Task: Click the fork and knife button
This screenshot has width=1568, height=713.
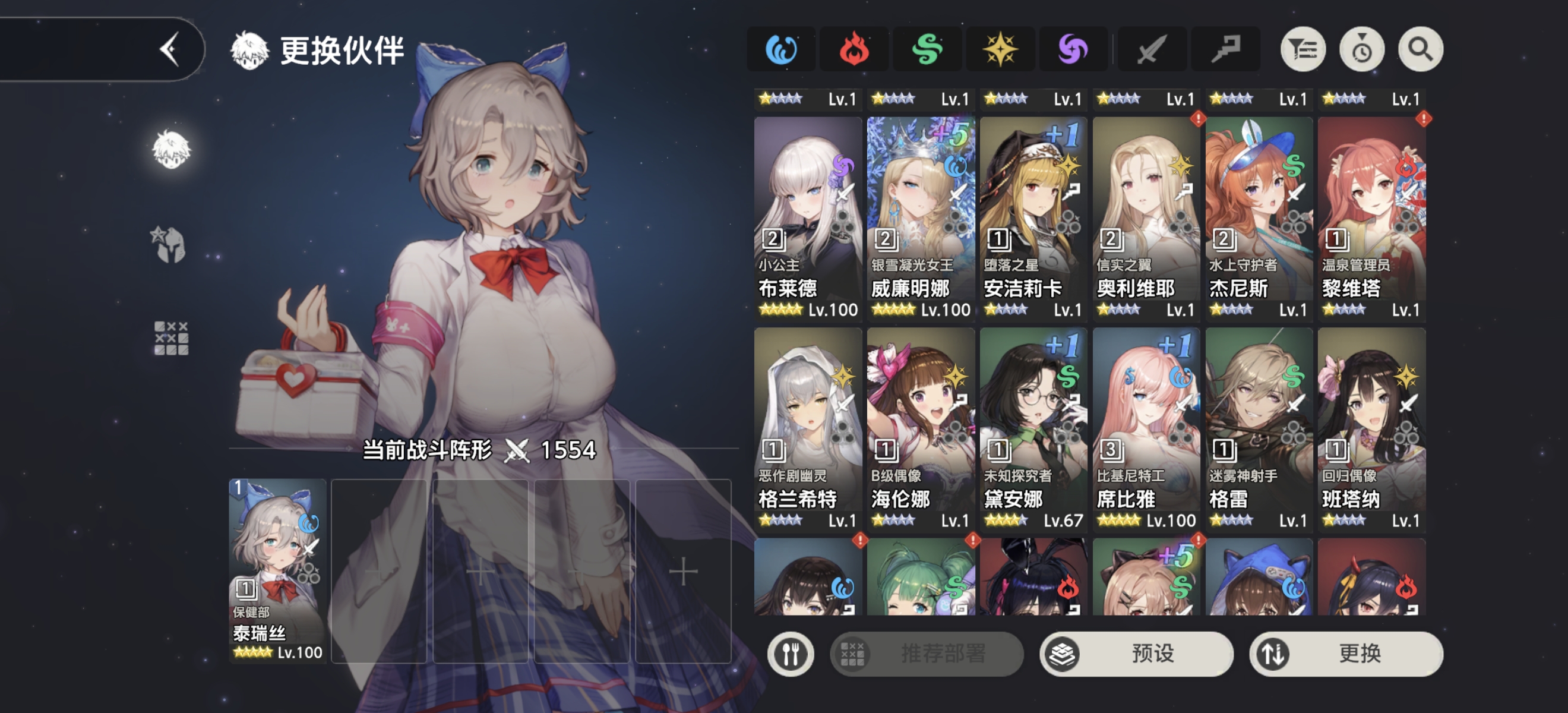Action: (791, 654)
